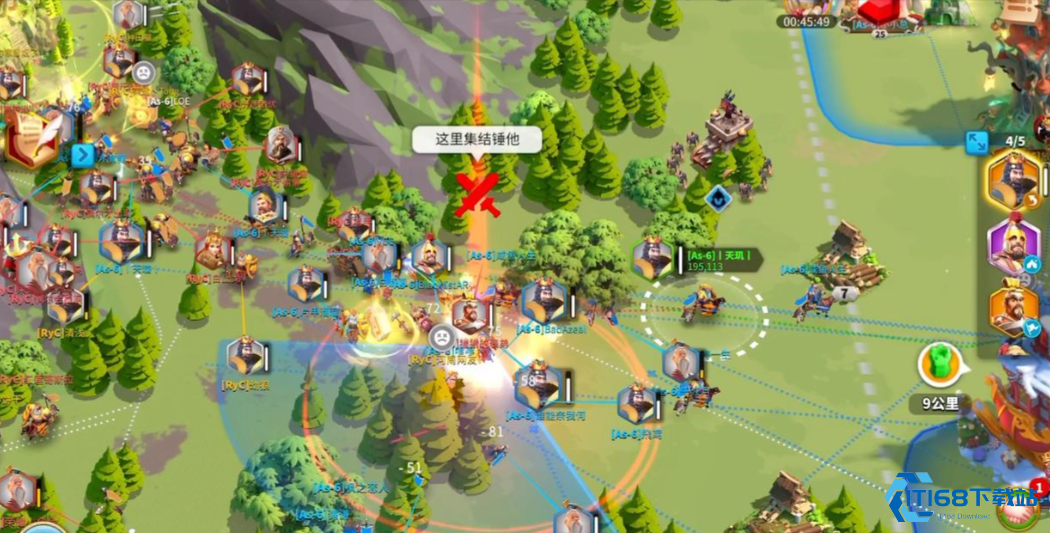Image resolution: width=1050 pixels, height=533 pixels.
Task: Tap the green tower 9公里 locator
Action: [940, 365]
